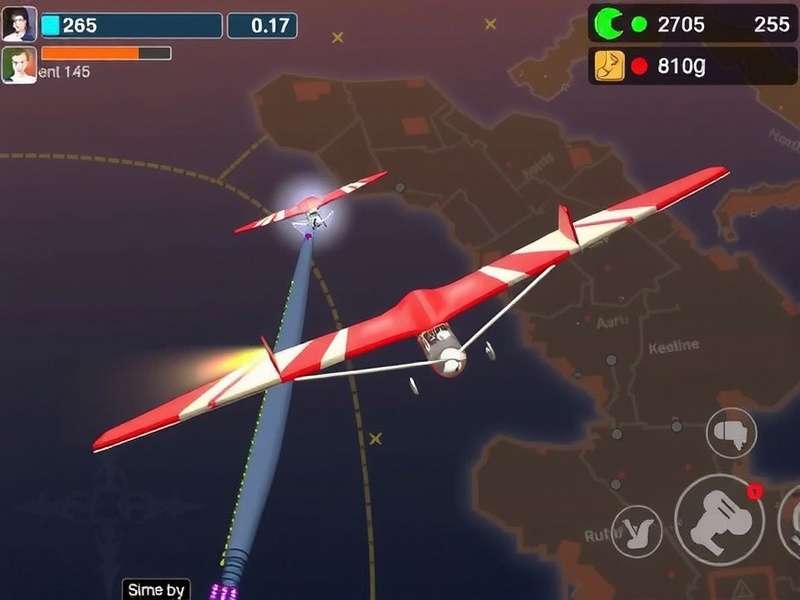Click the yellow square team icon
800x600 pixels.
pos(609,66)
